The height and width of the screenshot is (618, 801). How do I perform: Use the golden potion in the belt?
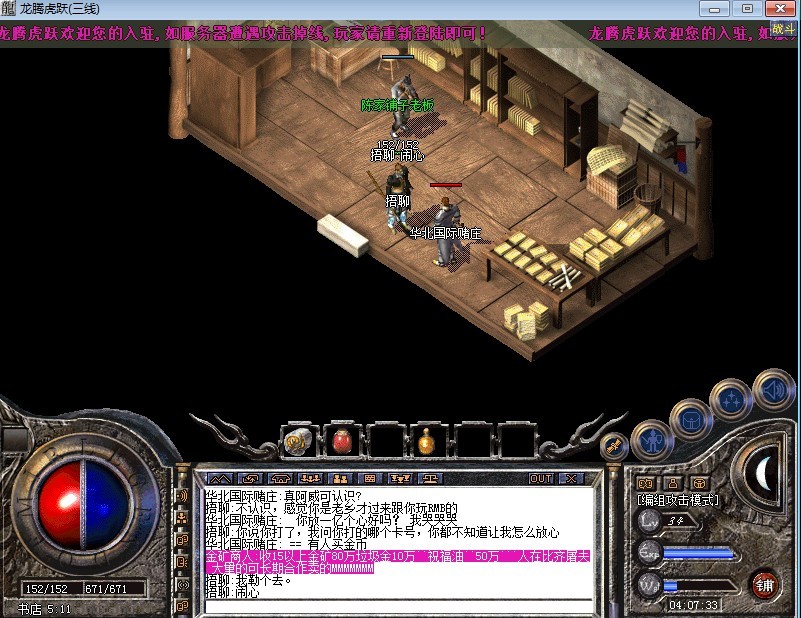(x=427, y=439)
